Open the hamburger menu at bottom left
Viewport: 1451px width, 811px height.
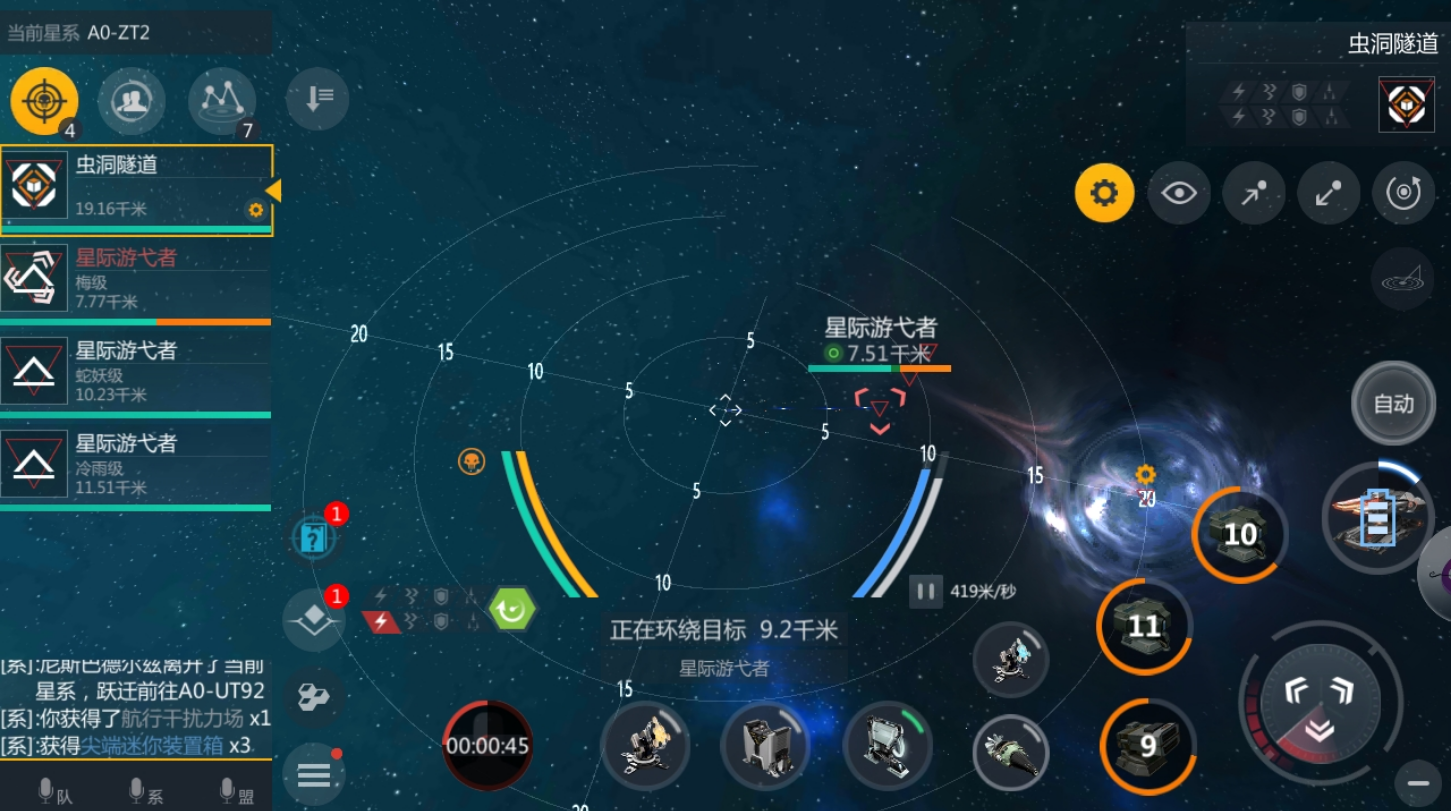tap(314, 775)
